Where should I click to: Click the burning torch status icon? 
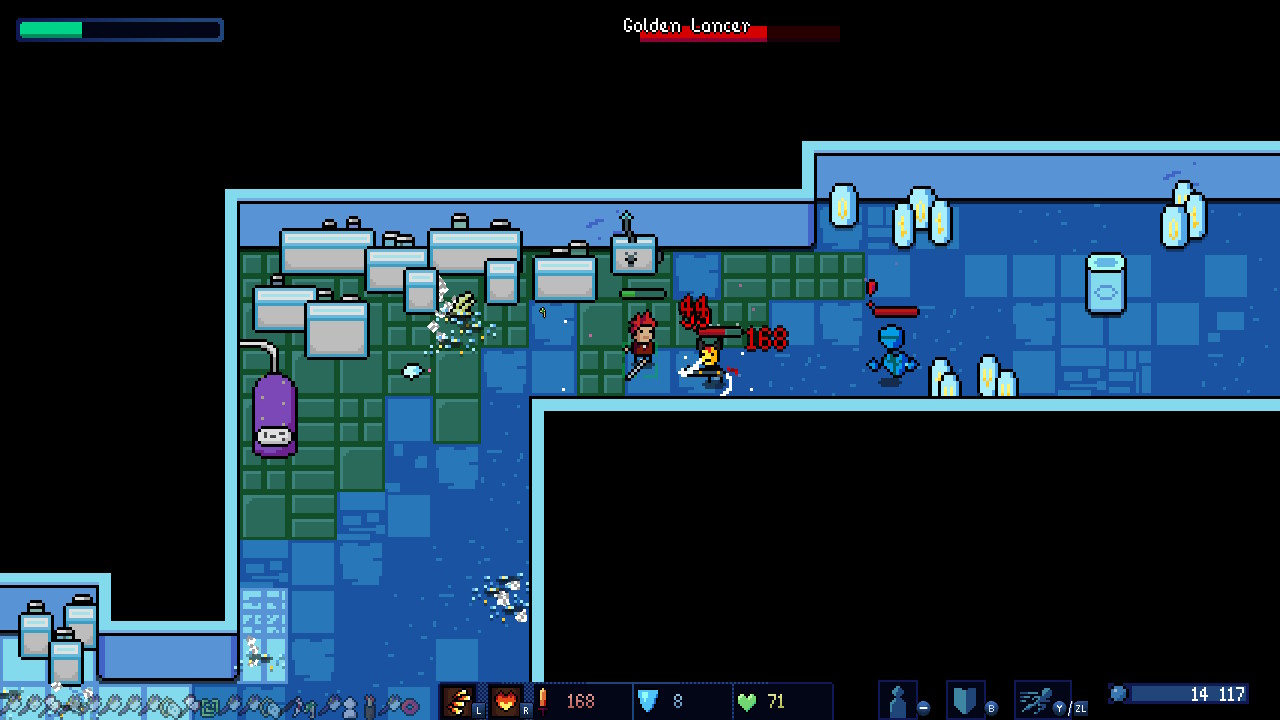[x=543, y=700]
